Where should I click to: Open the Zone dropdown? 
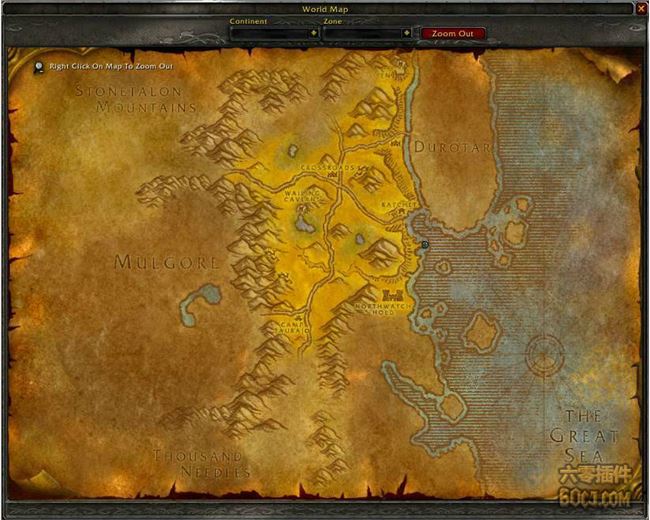click(406, 33)
